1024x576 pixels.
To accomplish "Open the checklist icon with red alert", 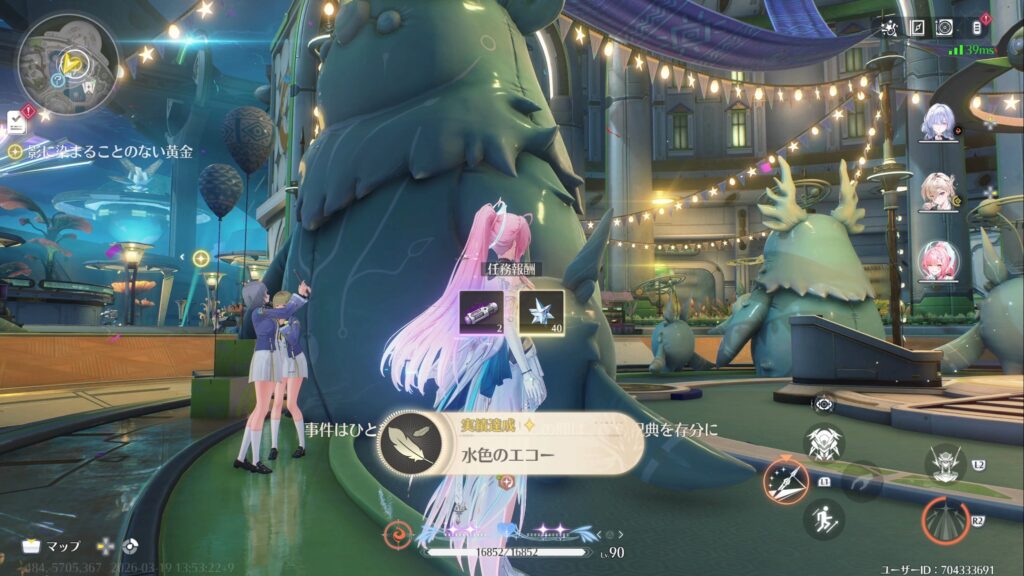I will tap(16, 121).
